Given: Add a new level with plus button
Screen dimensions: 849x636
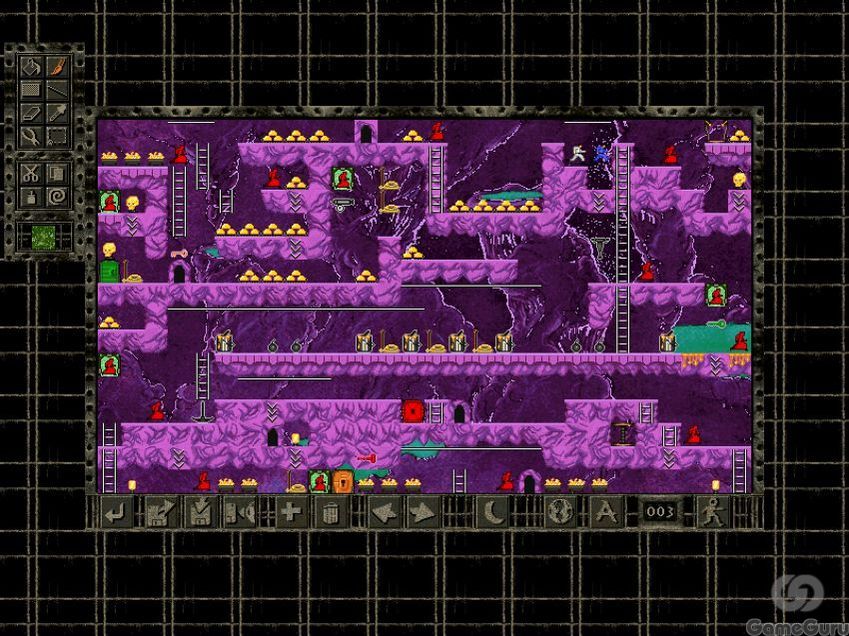Looking at the screenshot, I should 290,513.
